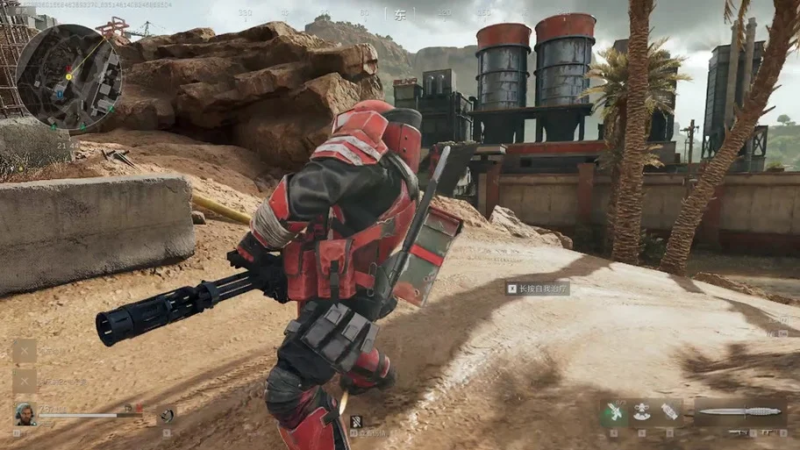Open the circular minimap
The height and width of the screenshot is (450, 800).
[x=69, y=76]
